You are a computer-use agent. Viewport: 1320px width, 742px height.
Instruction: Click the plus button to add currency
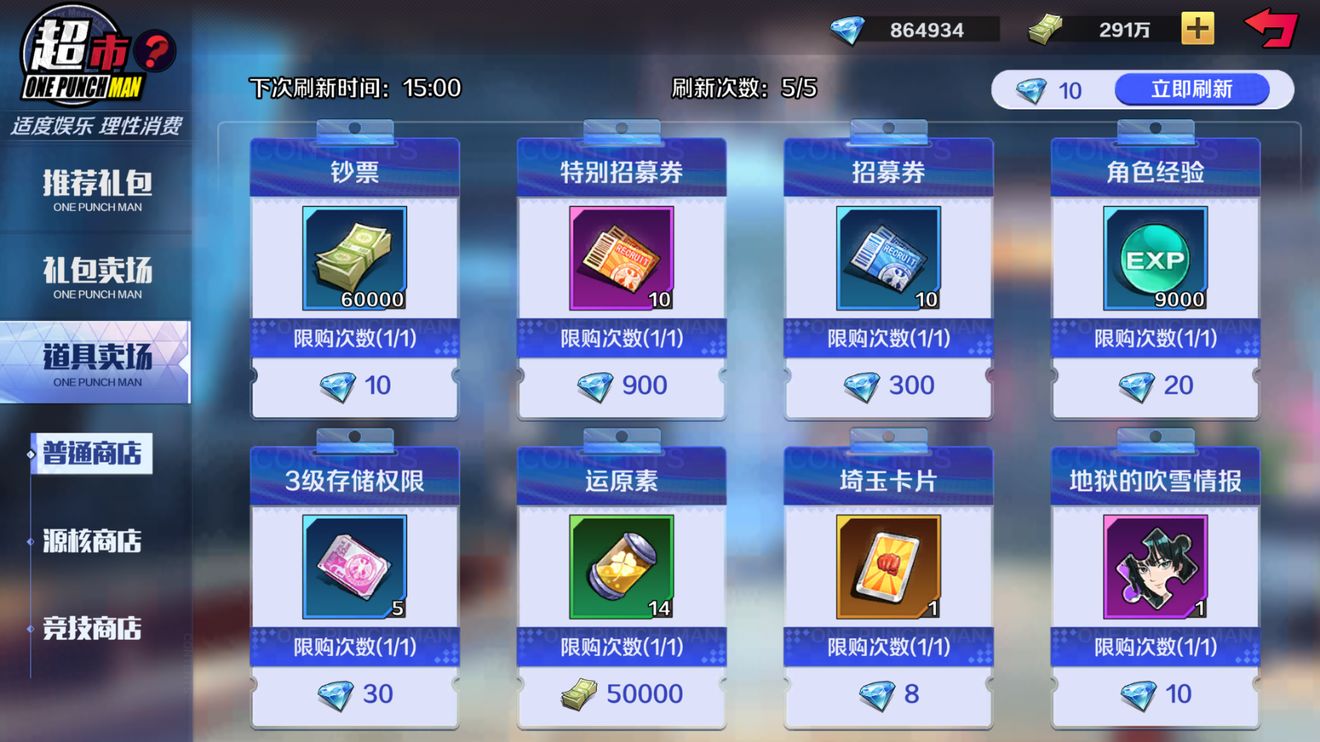[1196, 29]
